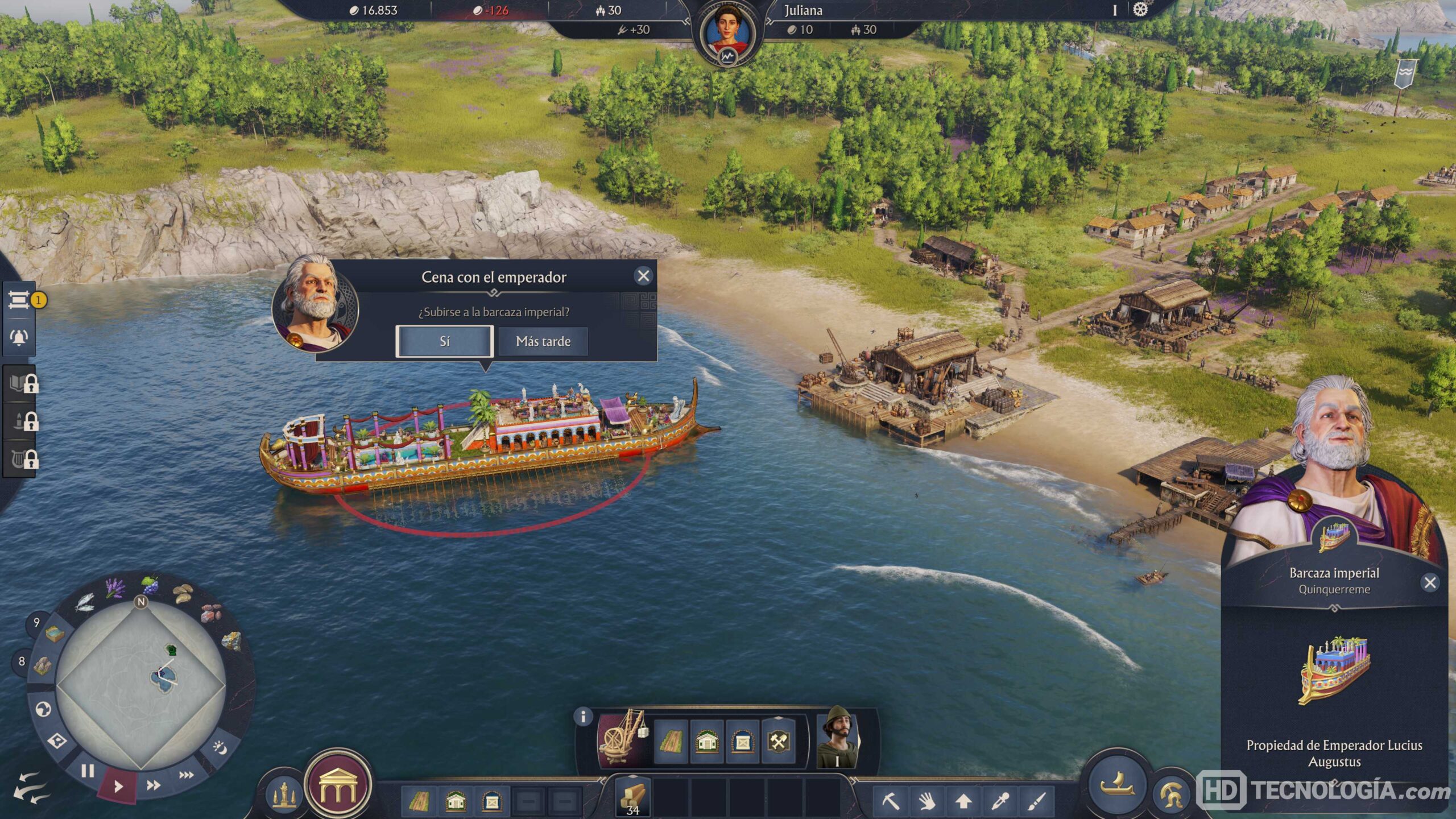This screenshot has height=819, width=1456.
Task: Close the Barcaza imperial info panel
Action: click(1430, 582)
